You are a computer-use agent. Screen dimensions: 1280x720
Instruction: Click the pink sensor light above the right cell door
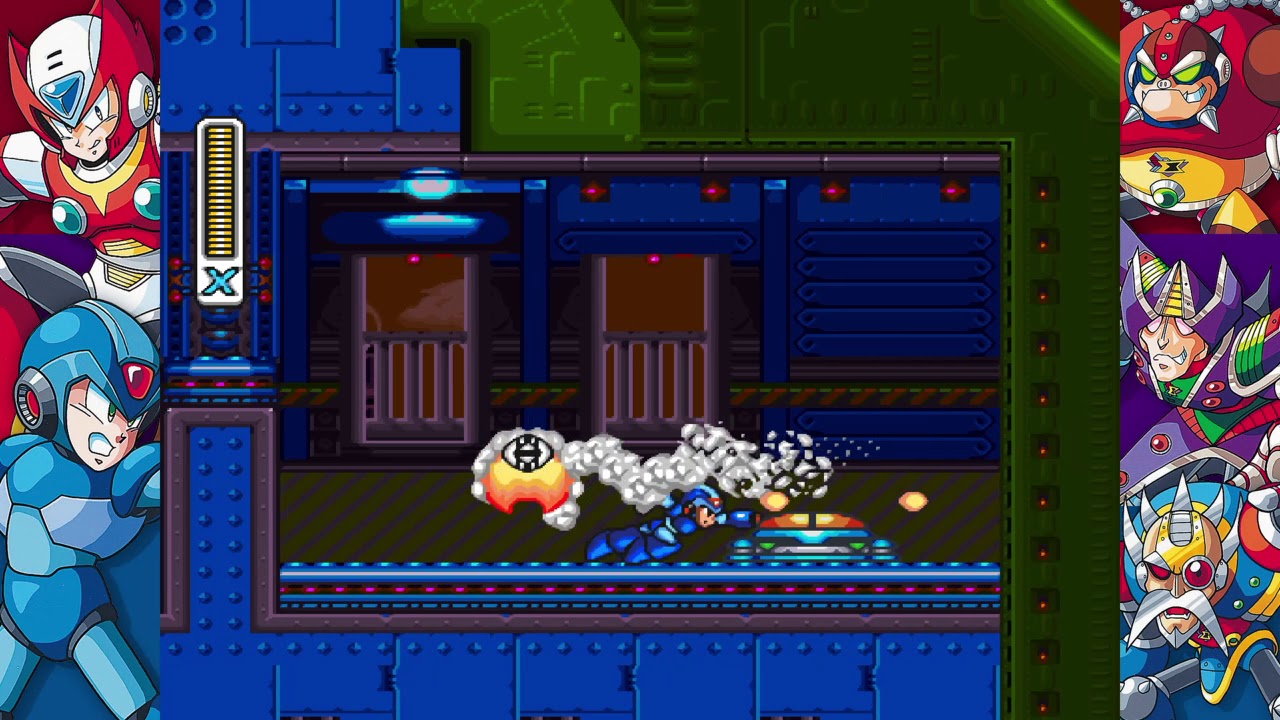click(655, 257)
